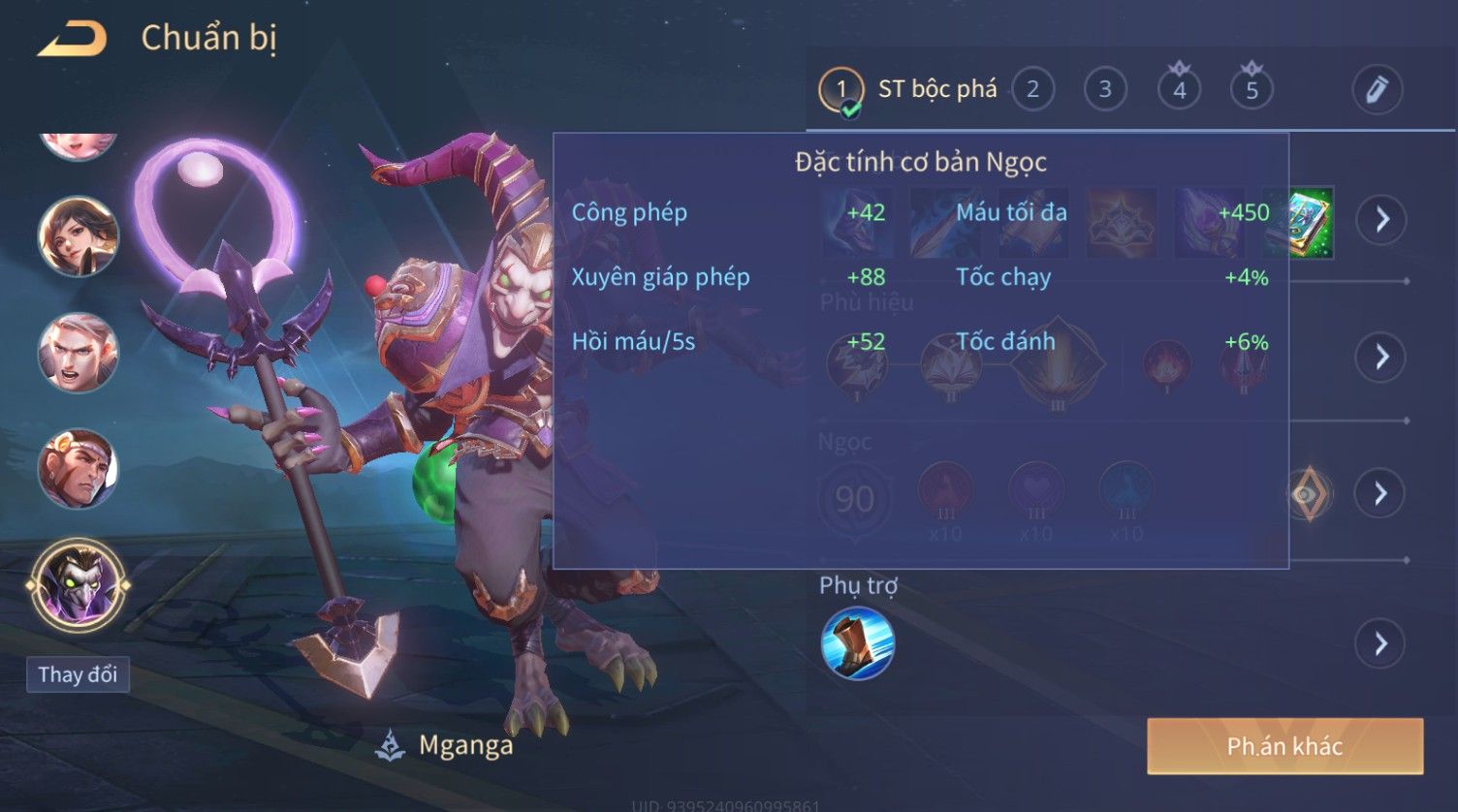1458x812 pixels.
Task: Click the Thay đổi hero button
Action: tap(78, 674)
